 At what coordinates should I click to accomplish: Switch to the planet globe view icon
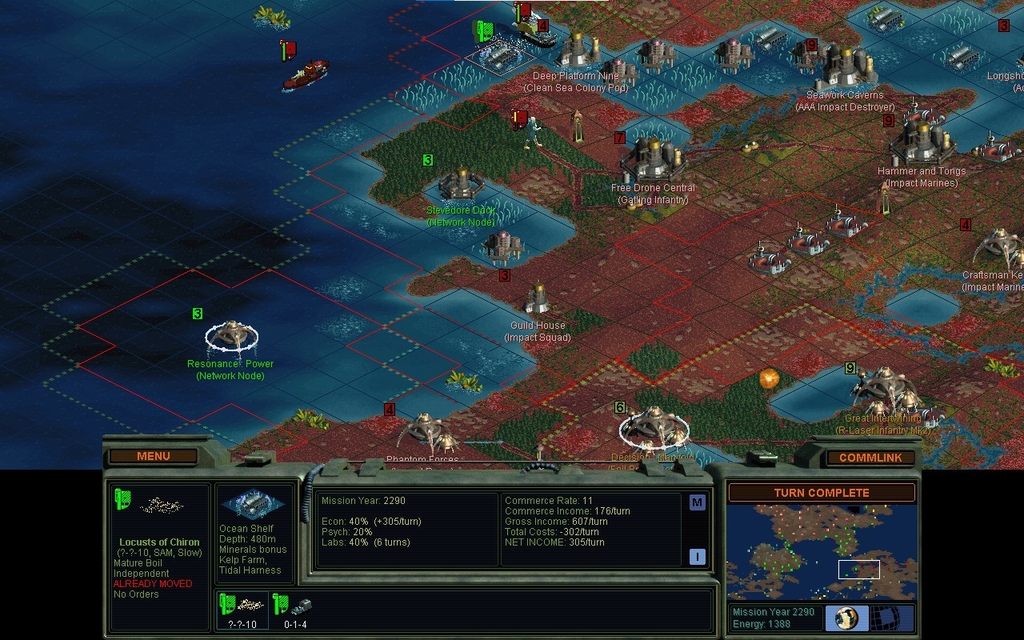(x=845, y=617)
